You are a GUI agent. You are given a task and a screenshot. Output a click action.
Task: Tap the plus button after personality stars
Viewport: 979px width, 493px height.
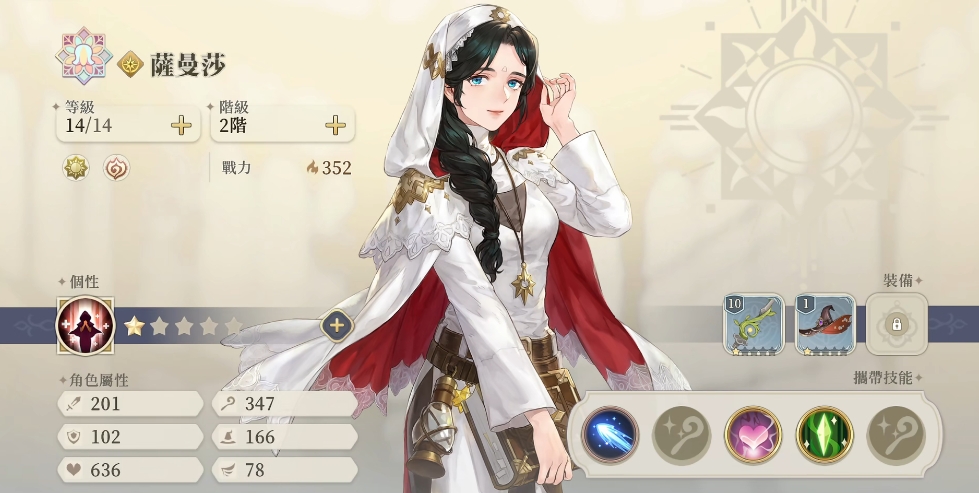336,325
